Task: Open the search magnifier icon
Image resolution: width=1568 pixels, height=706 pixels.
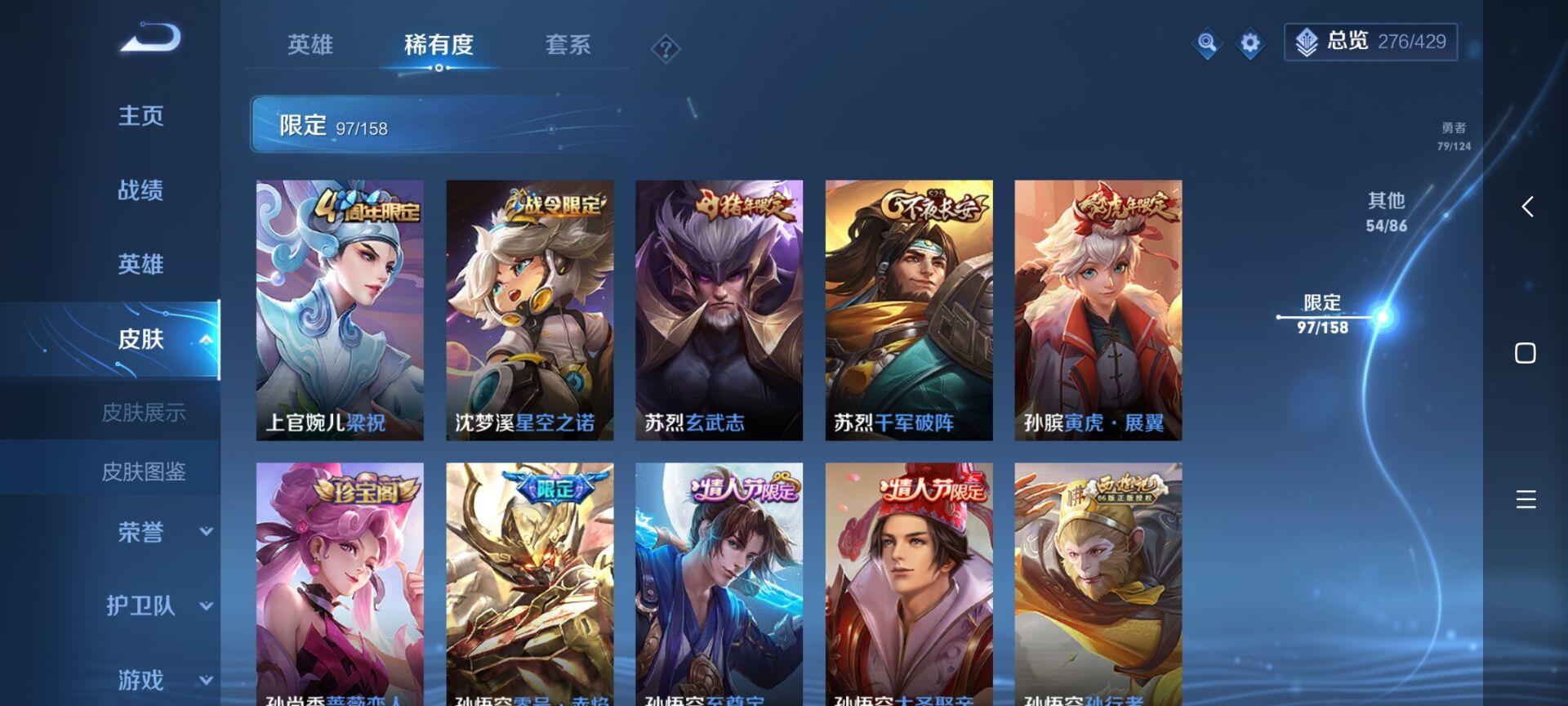Action: (1207, 42)
